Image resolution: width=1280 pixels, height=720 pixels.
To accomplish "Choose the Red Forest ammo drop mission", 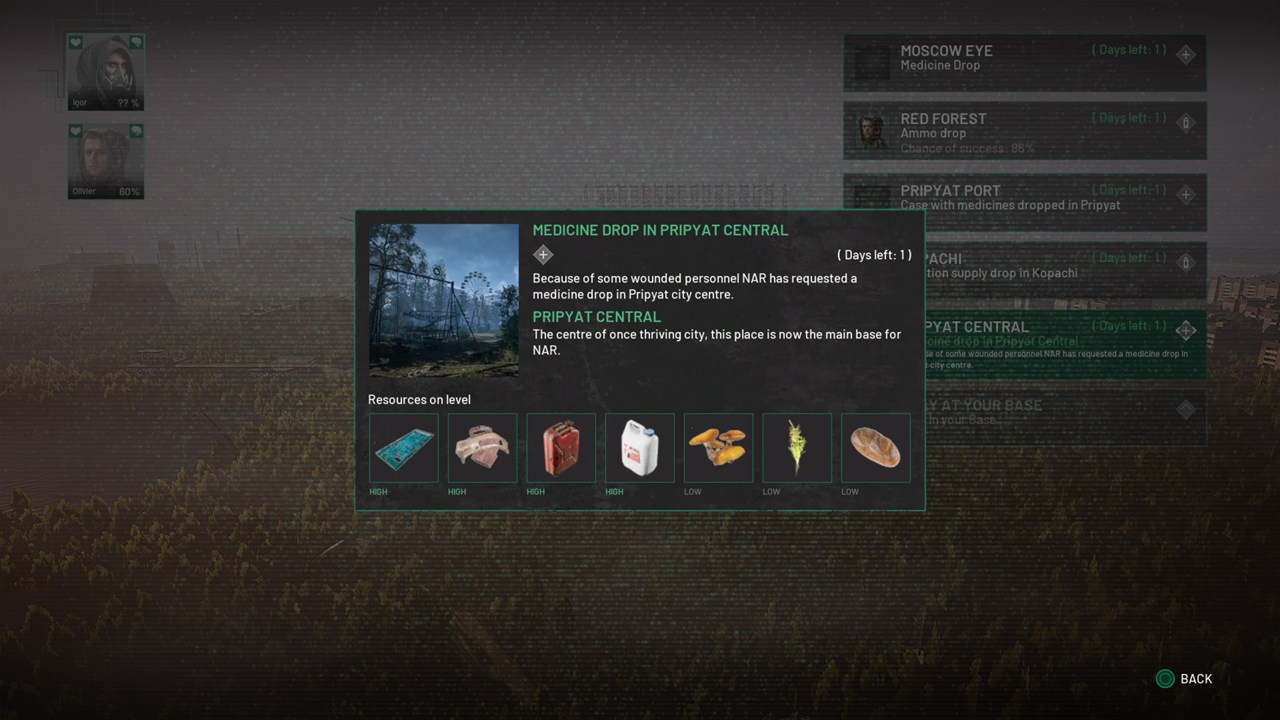I will pyautogui.click(x=1024, y=130).
